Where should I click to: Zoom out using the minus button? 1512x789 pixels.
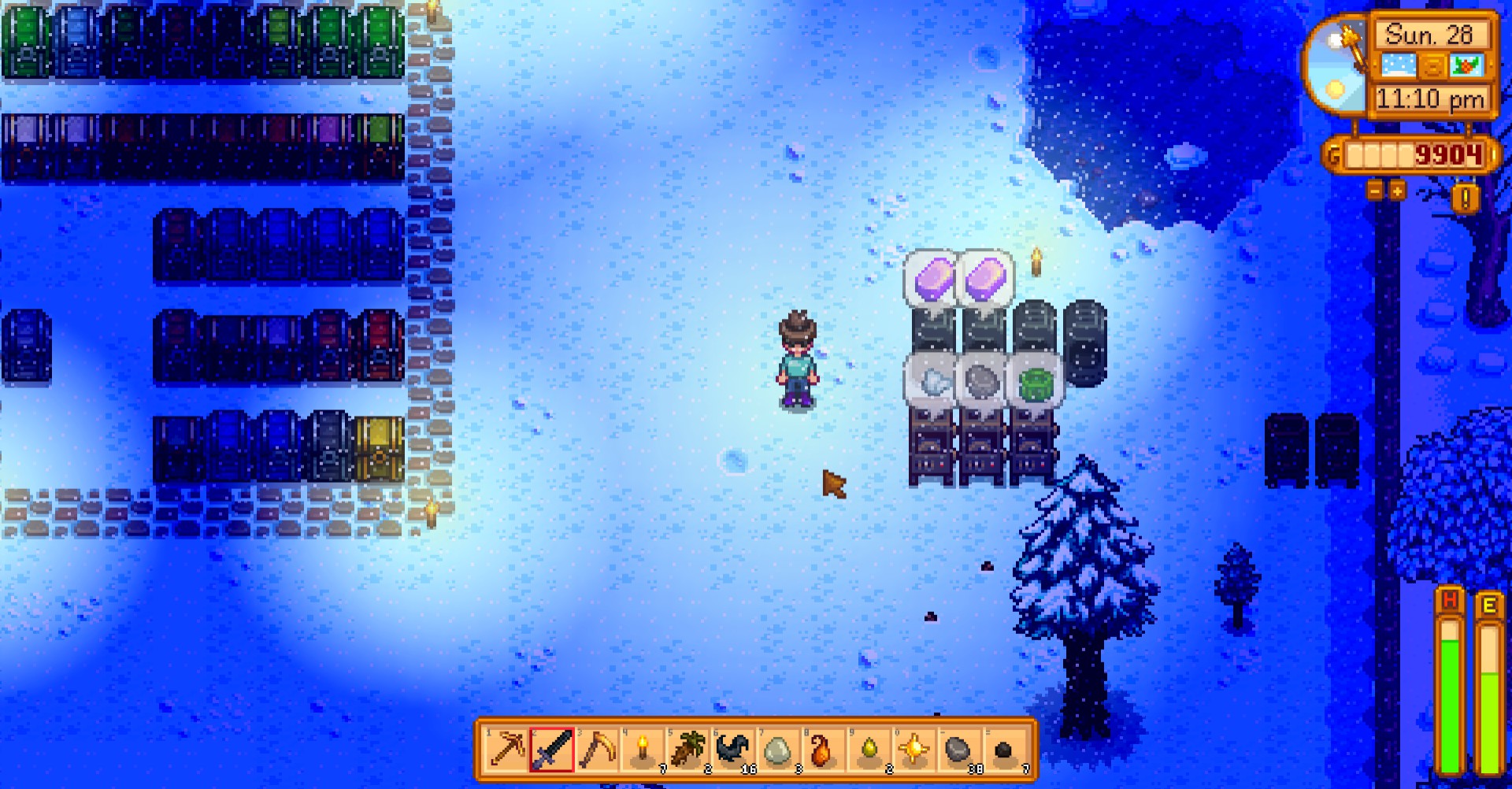[1377, 192]
